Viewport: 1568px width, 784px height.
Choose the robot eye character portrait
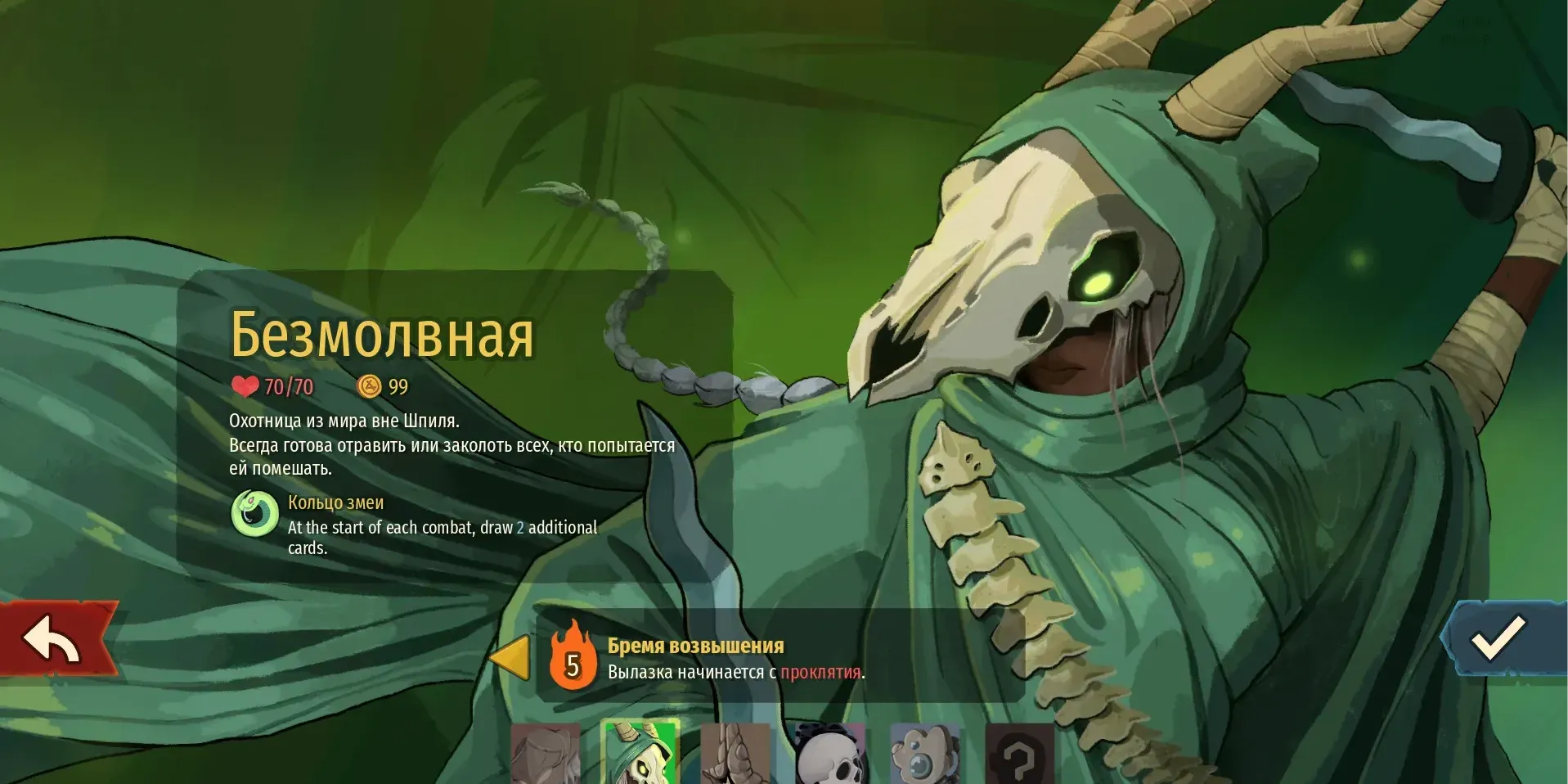coord(924,755)
